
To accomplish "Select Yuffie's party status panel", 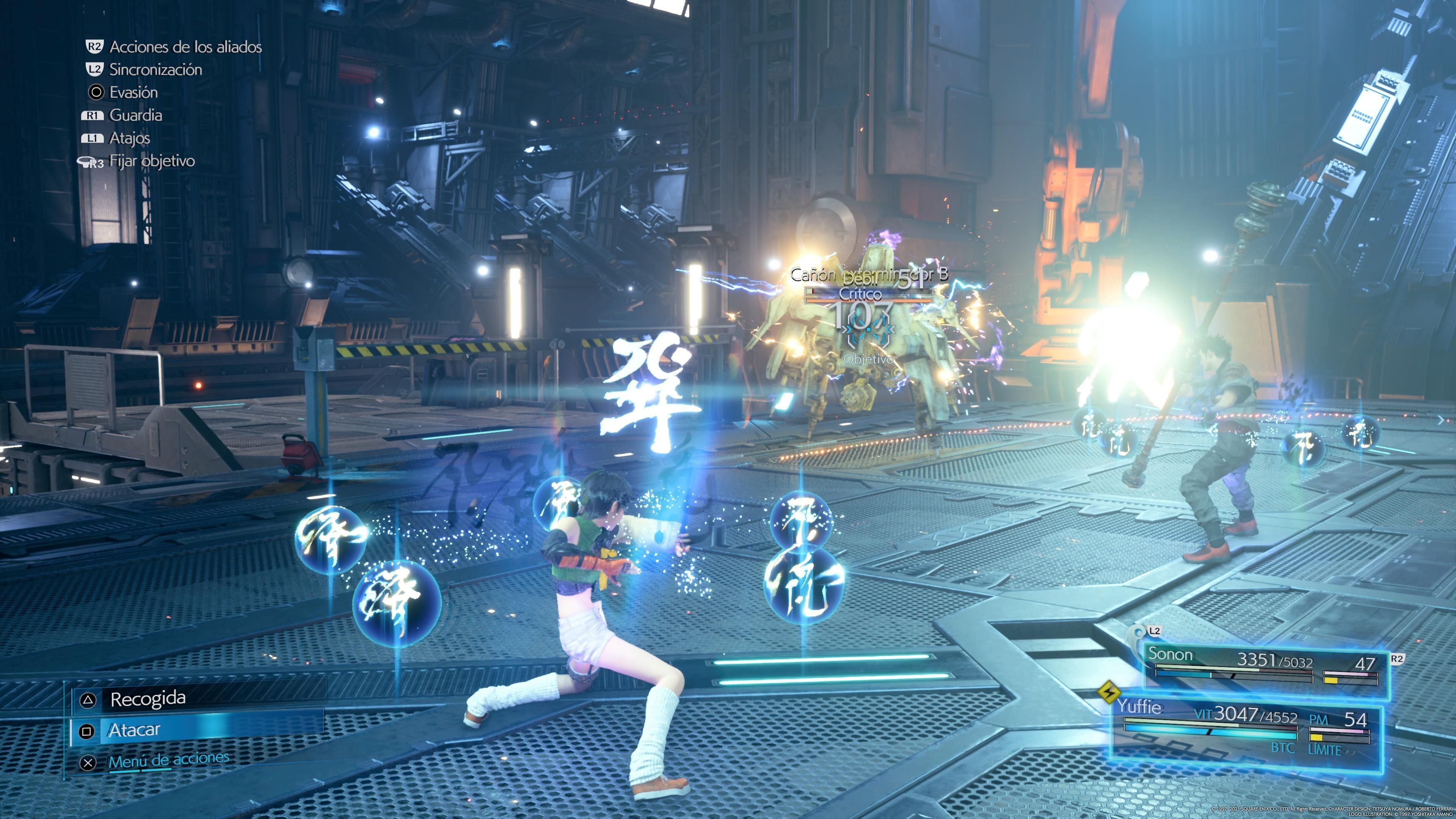I will click(1246, 730).
